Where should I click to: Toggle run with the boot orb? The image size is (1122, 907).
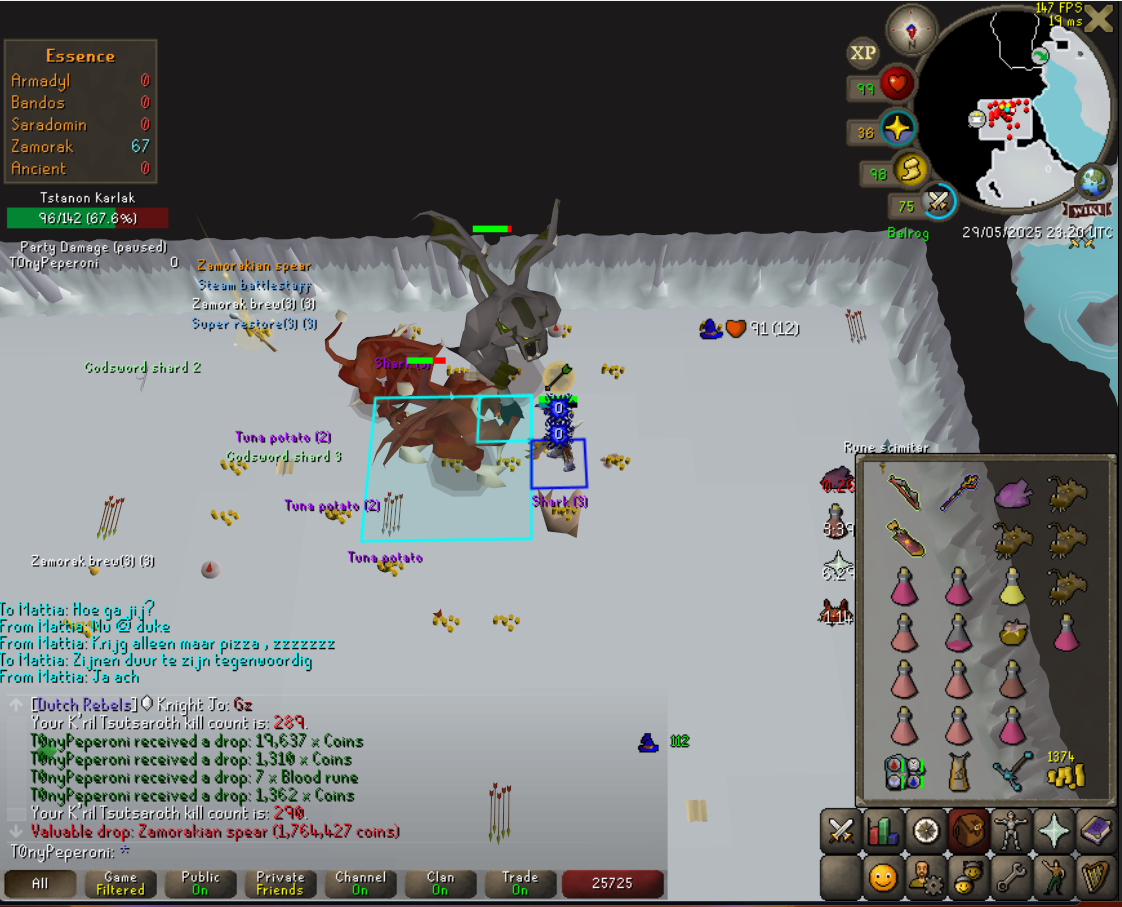[x=911, y=171]
